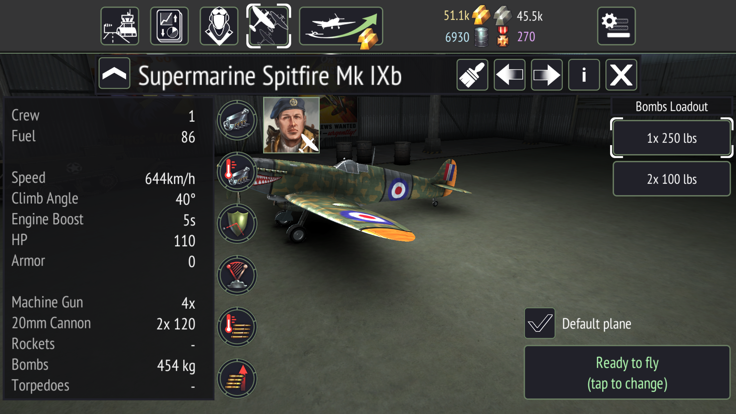Switch to the next plane
Screen dimensions: 736x414
(546, 75)
